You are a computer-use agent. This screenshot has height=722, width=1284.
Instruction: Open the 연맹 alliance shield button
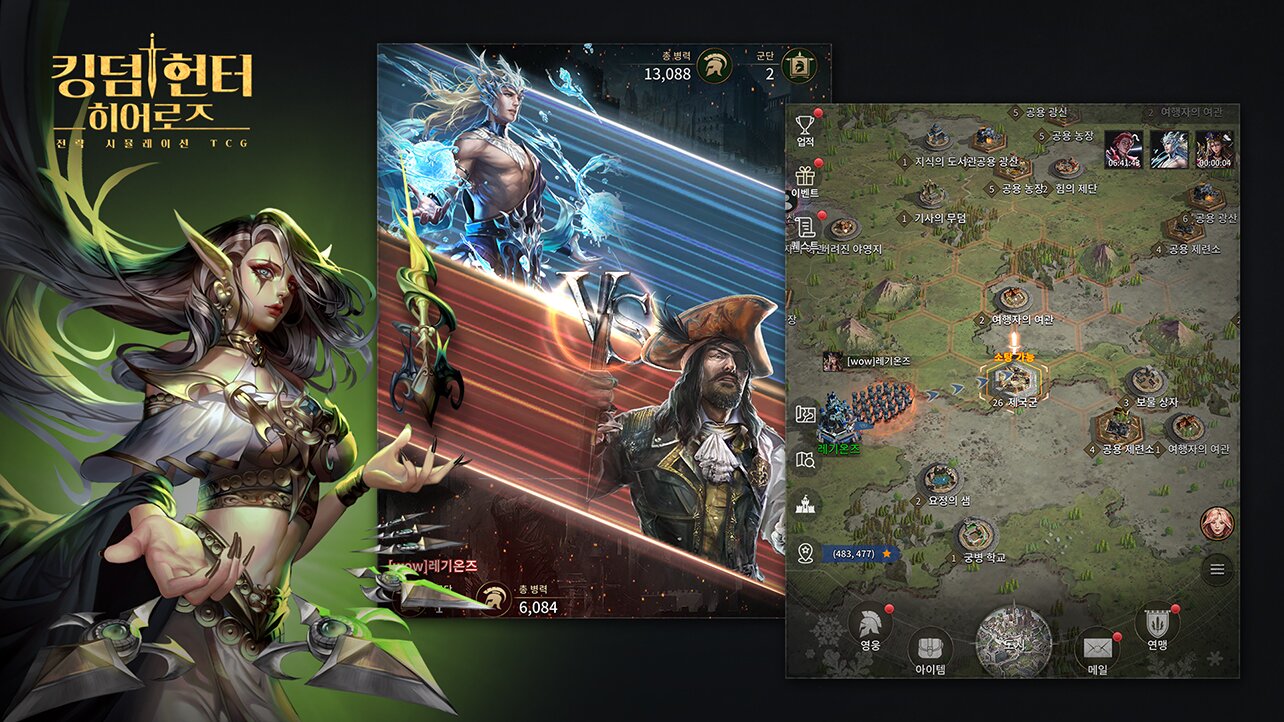tap(1156, 625)
